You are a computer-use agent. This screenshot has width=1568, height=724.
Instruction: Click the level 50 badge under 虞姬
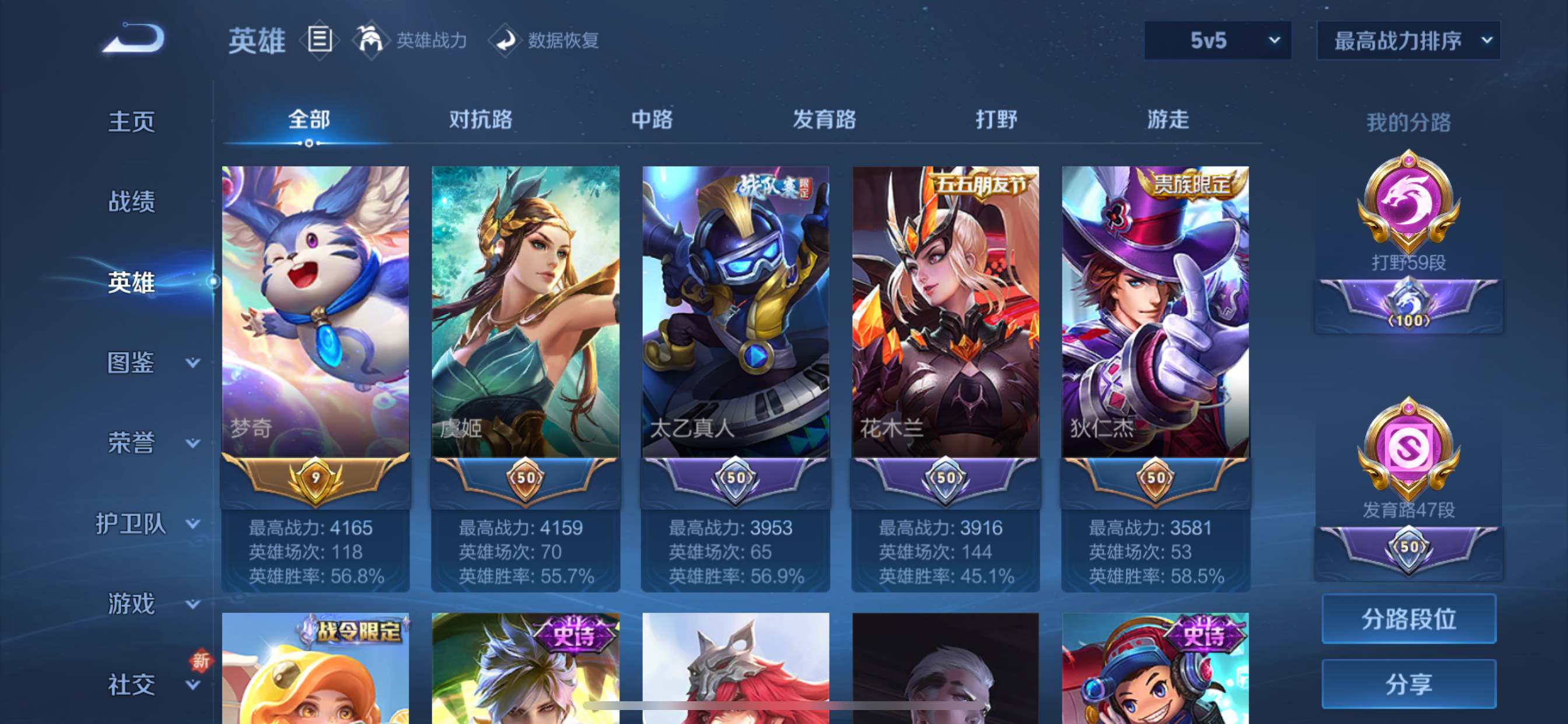coord(524,480)
